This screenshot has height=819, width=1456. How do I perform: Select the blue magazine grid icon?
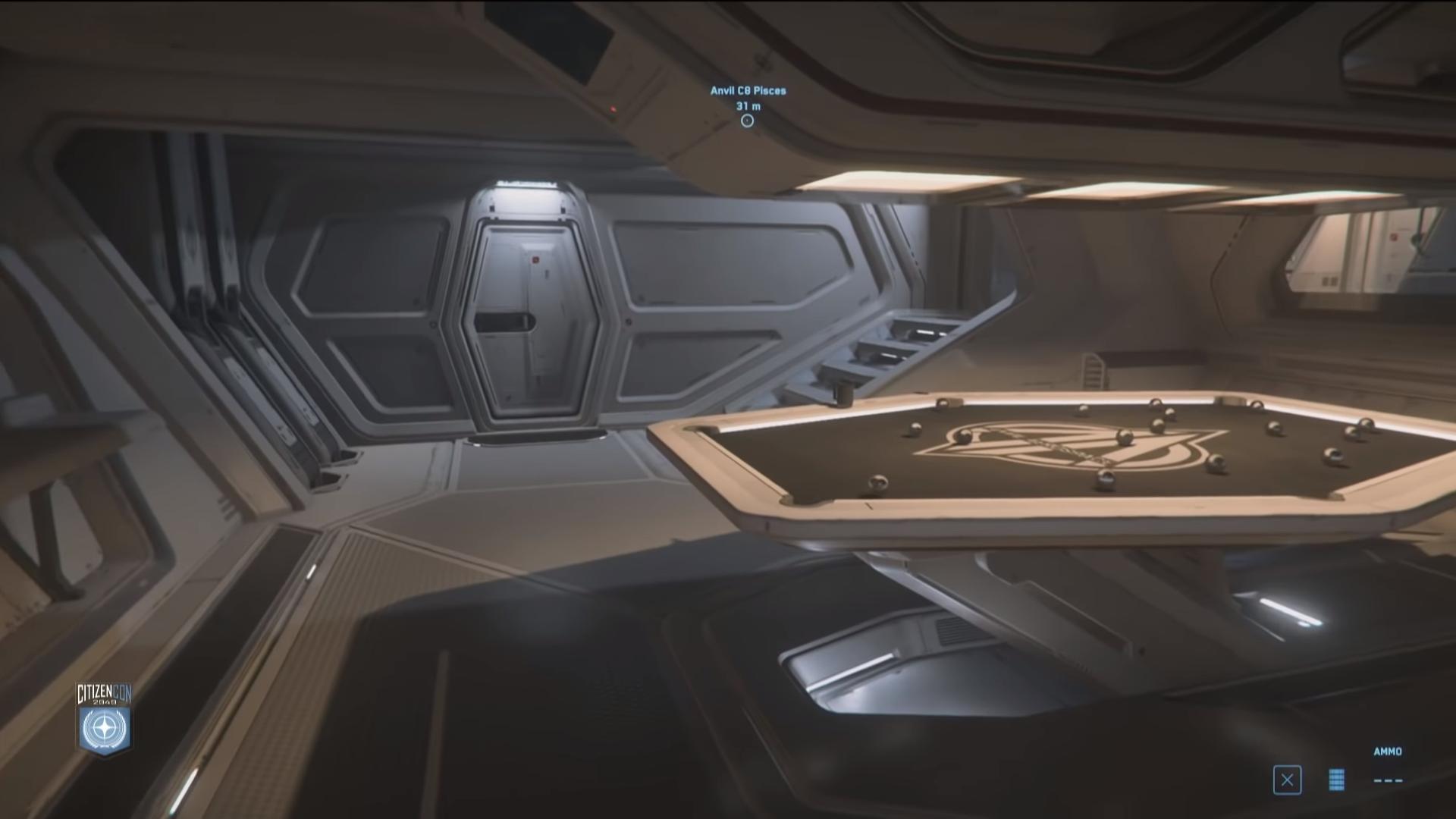tap(1336, 780)
